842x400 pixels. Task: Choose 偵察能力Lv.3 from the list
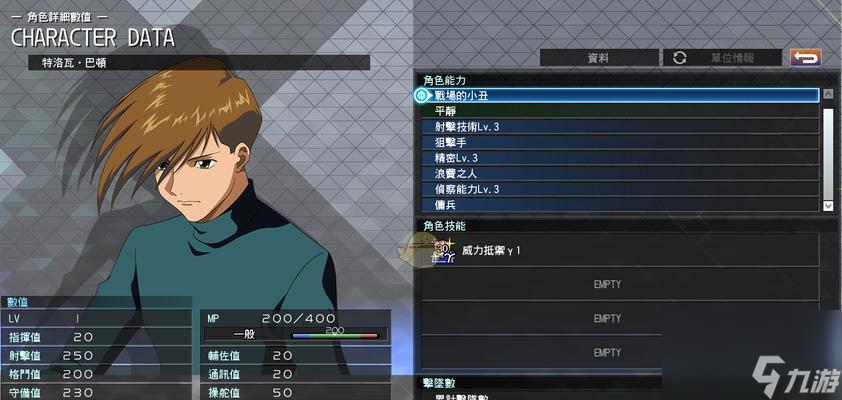pyautogui.click(x=620, y=189)
